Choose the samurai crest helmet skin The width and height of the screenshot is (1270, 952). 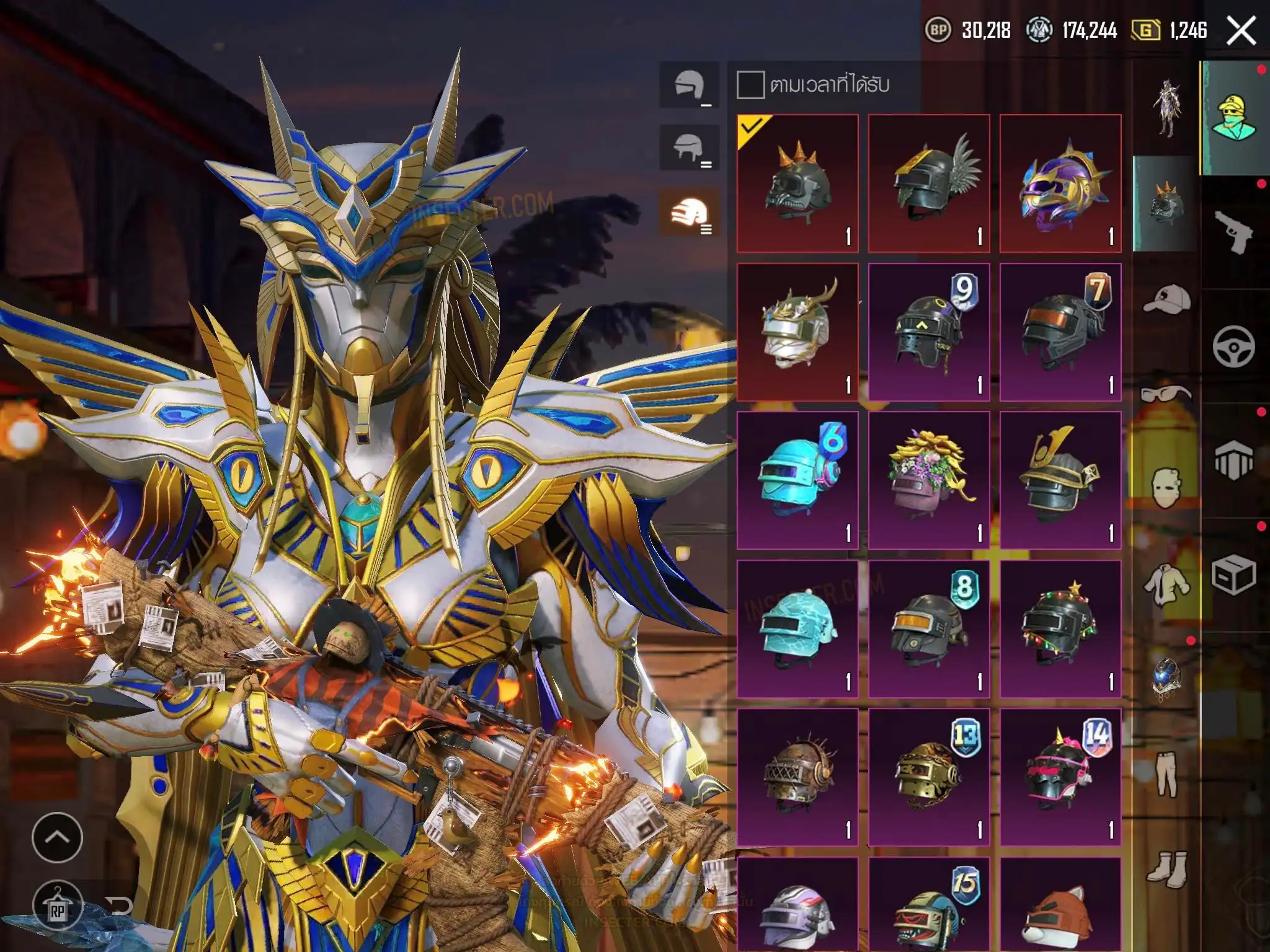point(1060,480)
